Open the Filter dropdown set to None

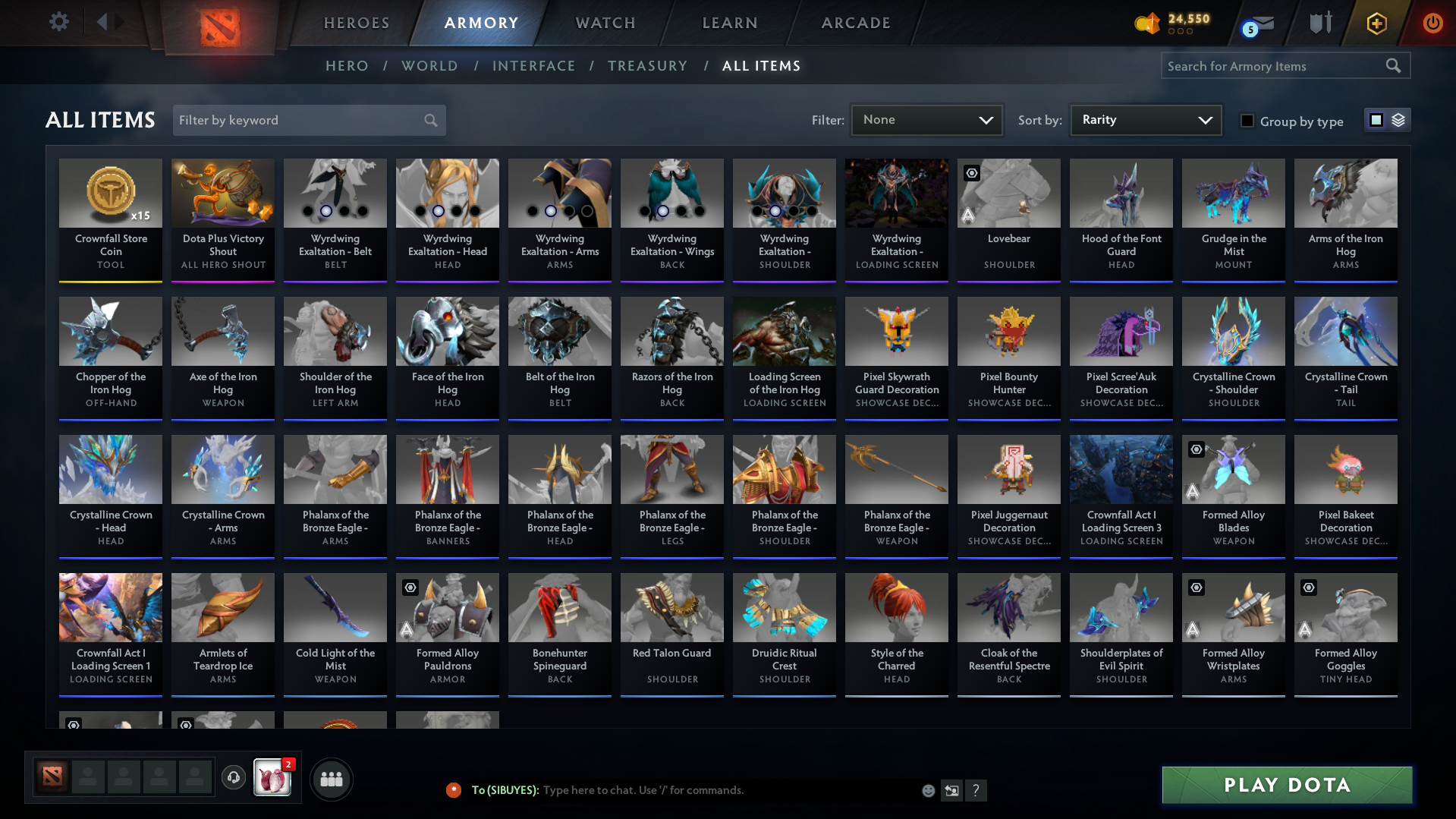pos(926,119)
